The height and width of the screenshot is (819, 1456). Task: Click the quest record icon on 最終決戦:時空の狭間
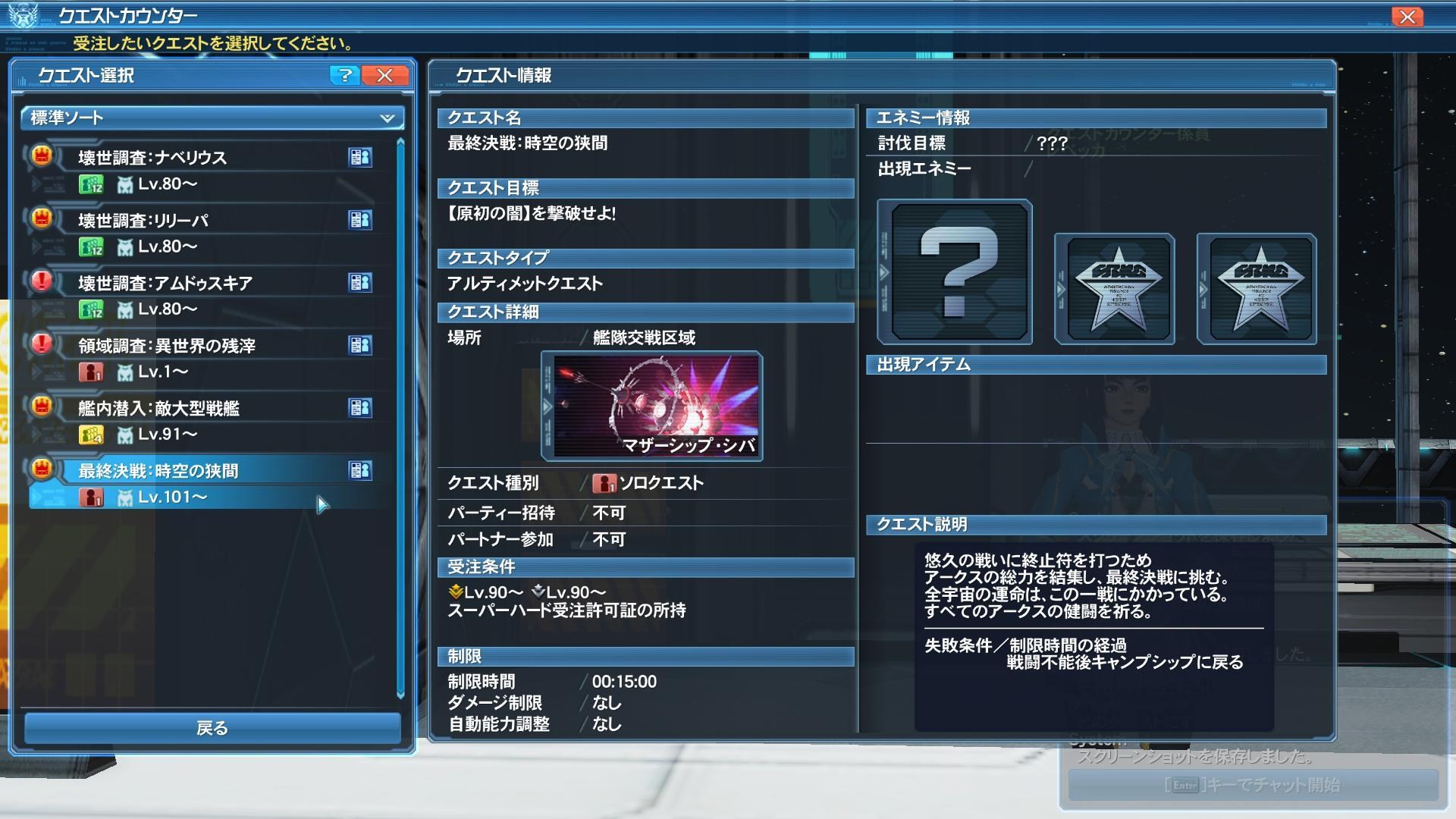361,470
